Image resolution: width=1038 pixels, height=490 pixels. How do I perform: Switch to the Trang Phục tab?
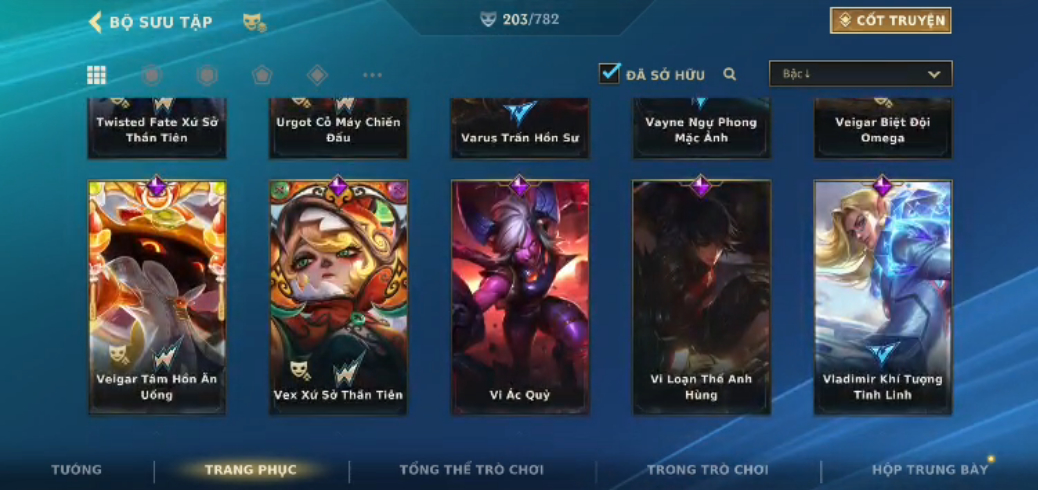tap(251, 470)
